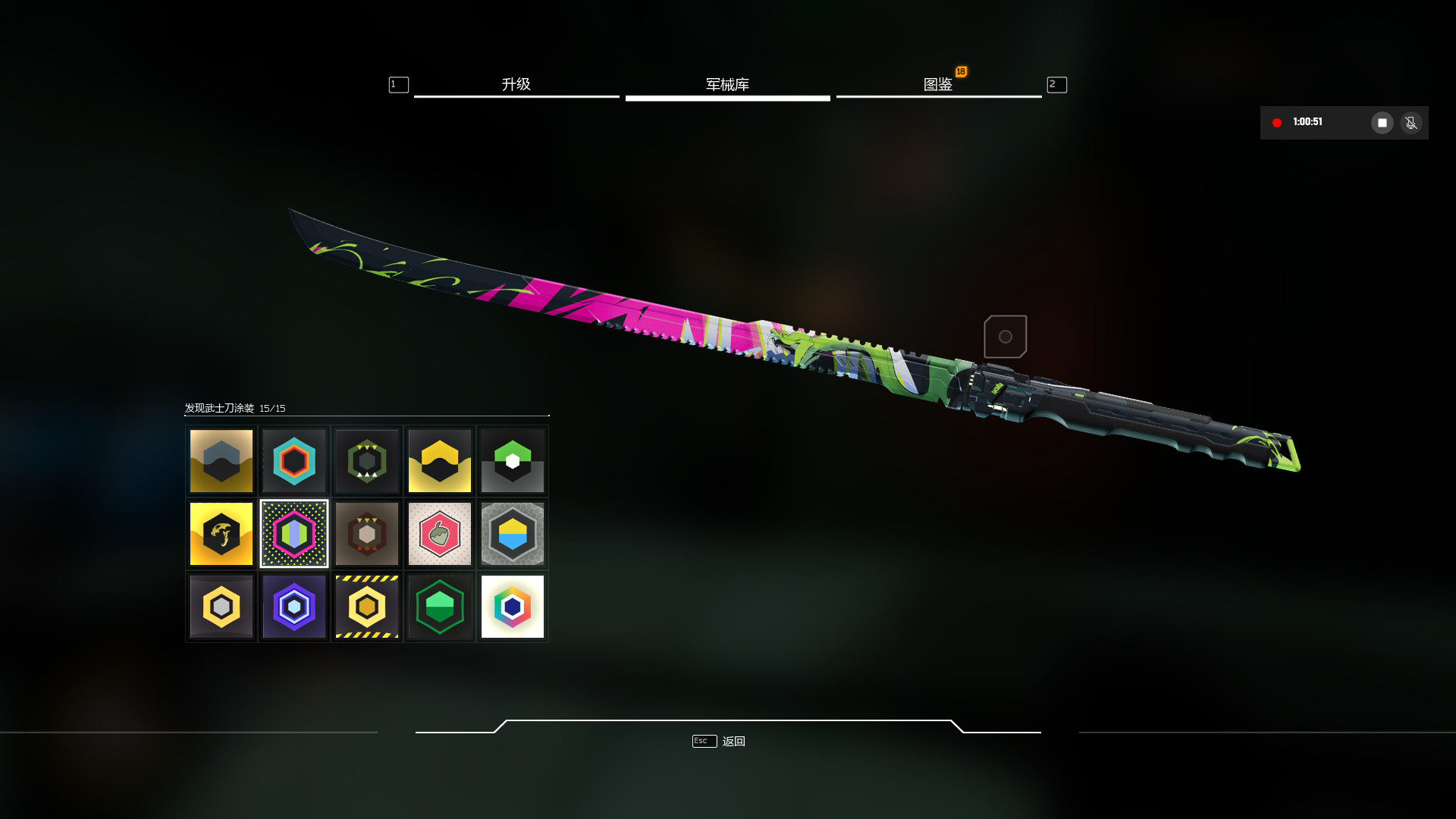Choose the green hexagon on grey skin
Screen dimensions: 1456x819
[x=513, y=461]
